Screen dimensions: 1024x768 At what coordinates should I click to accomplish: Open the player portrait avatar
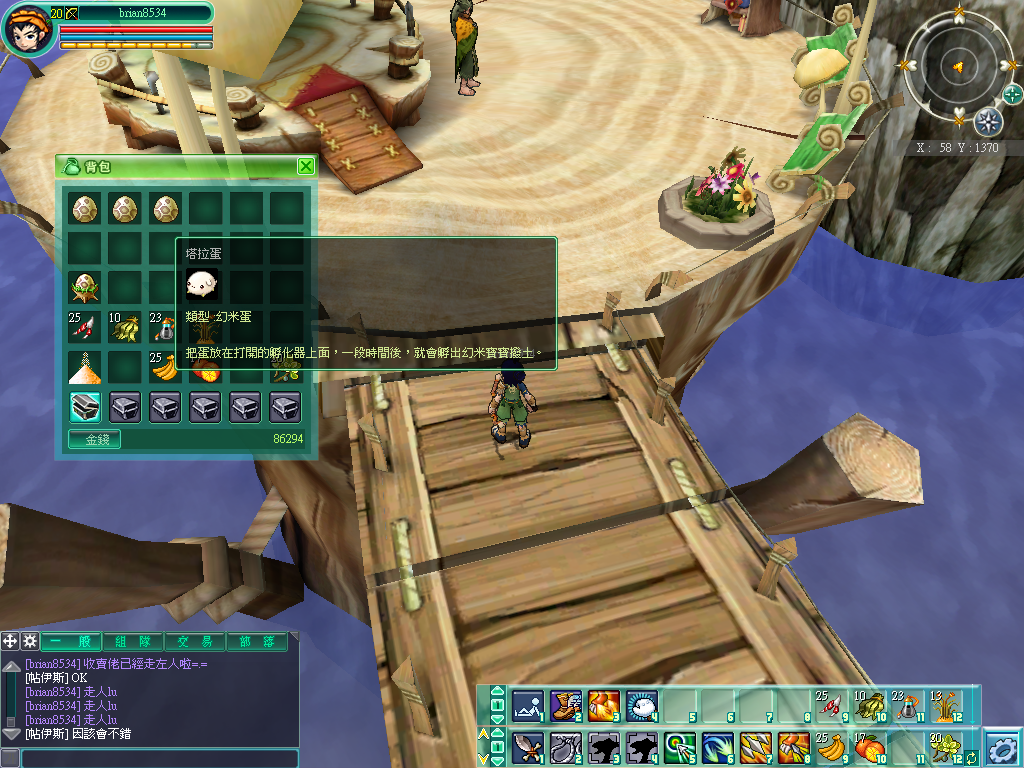tap(27, 30)
